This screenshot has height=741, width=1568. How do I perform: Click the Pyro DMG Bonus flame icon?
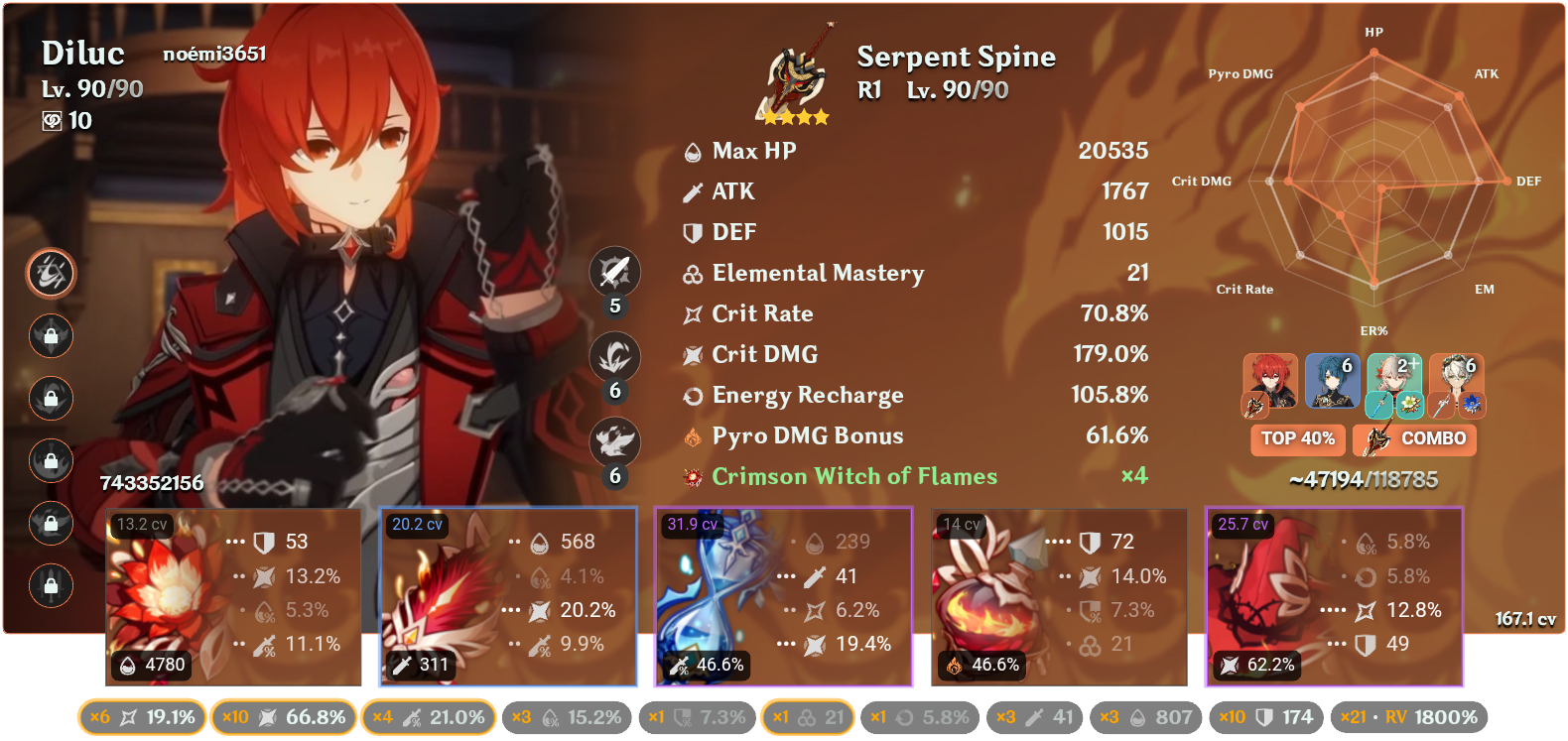tap(693, 435)
